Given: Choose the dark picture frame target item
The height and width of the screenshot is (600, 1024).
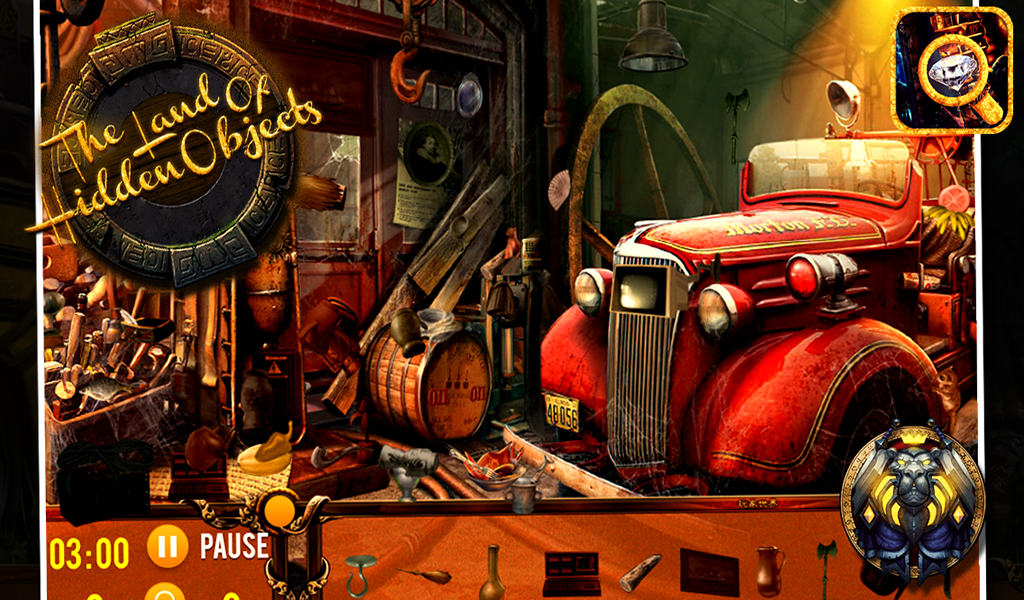Looking at the screenshot, I should click(x=709, y=572).
